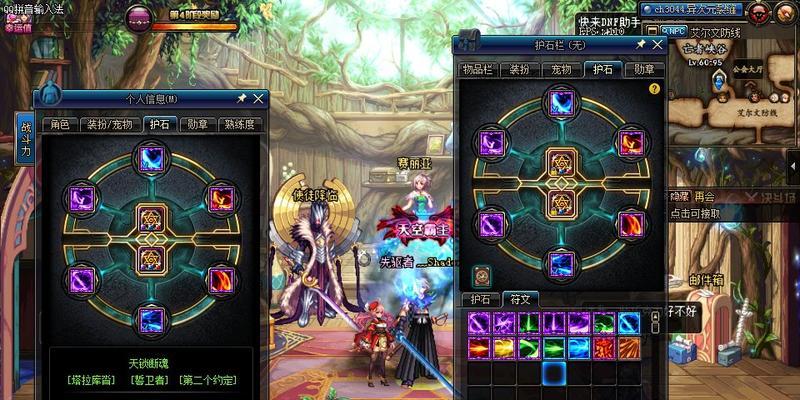Click the 塔拉库沓 talisman link
The height and width of the screenshot is (400, 800).
coord(88,380)
